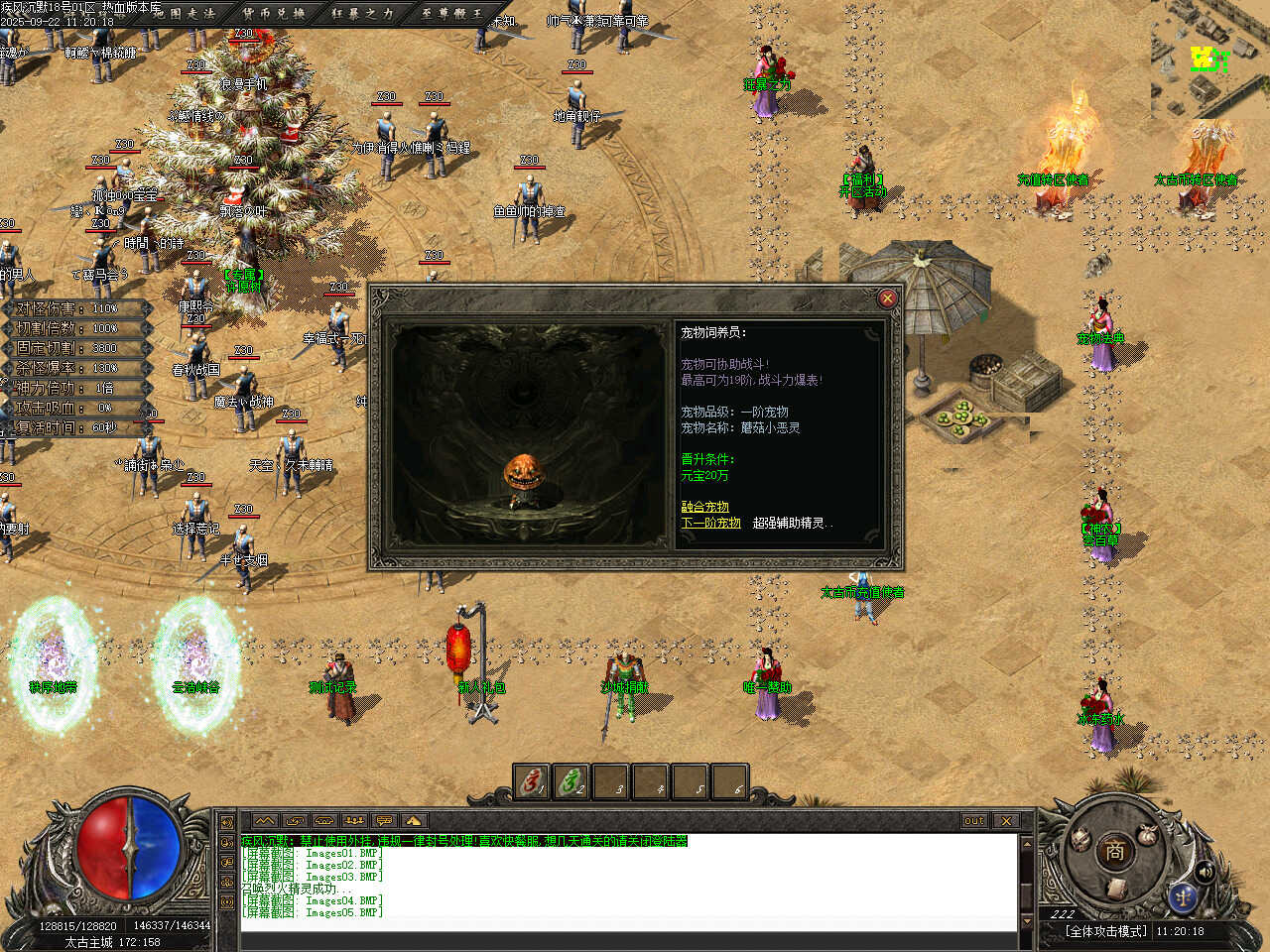
Task: Choose the 融合宠物 dialog option
Action: (704, 507)
